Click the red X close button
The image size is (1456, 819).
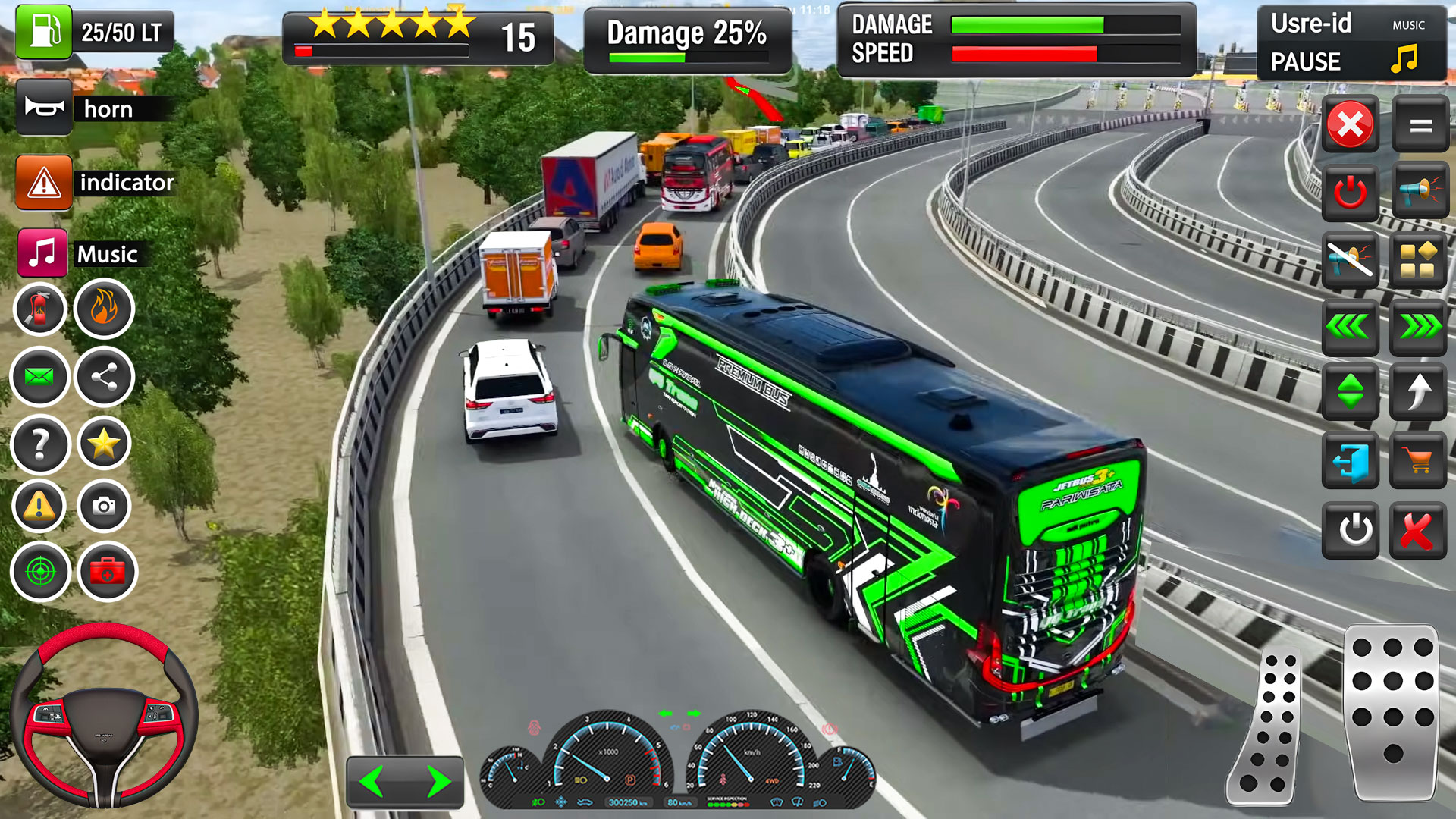tap(1350, 124)
